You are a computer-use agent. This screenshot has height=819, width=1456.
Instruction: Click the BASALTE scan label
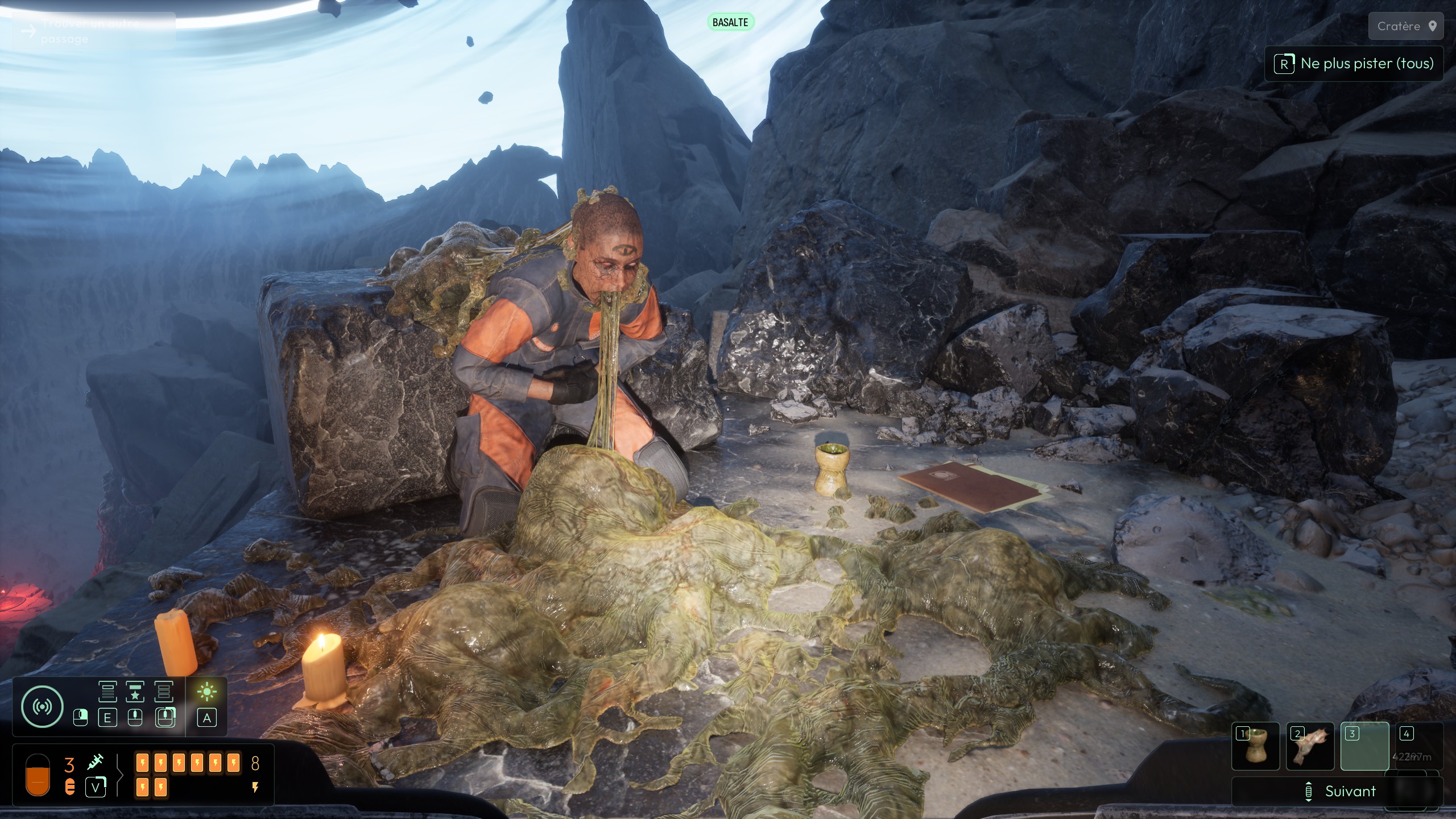[x=730, y=22]
